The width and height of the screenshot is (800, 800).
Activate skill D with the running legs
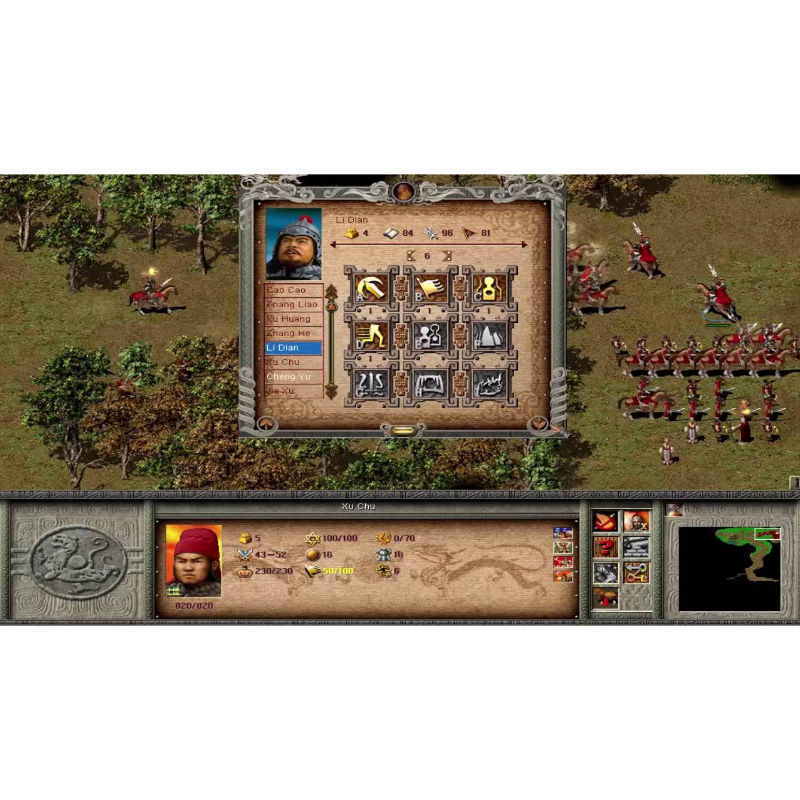[373, 336]
